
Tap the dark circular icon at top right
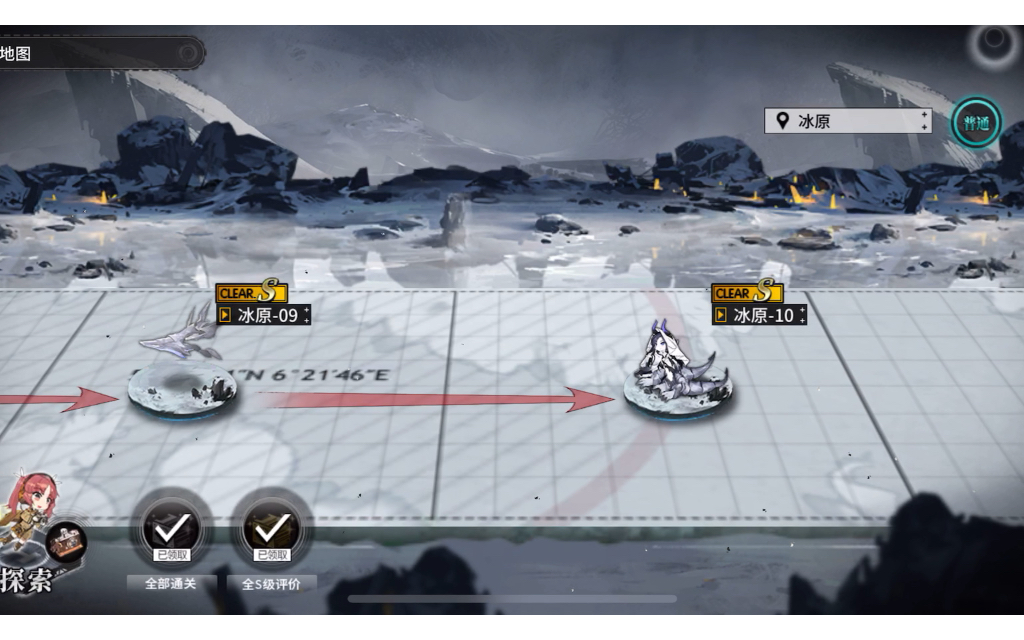[994, 43]
